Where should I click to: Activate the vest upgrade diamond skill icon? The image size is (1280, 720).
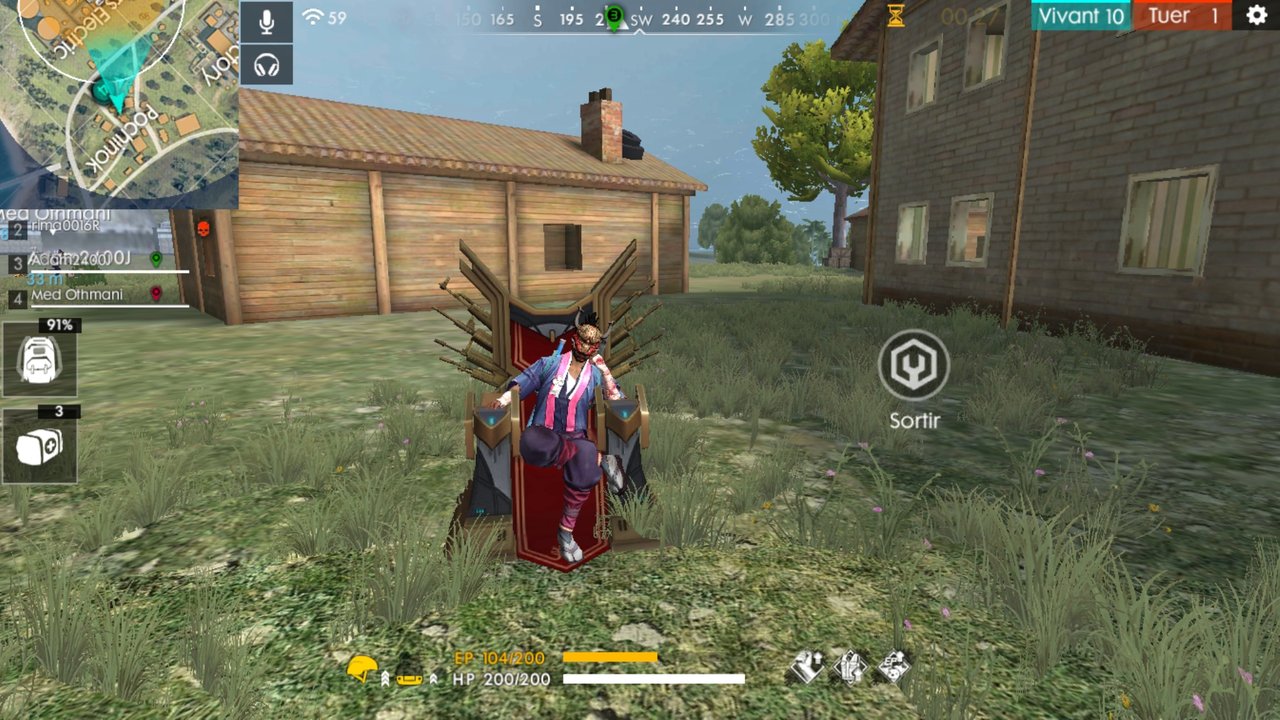pyautogui.click(x=852, y=664)
